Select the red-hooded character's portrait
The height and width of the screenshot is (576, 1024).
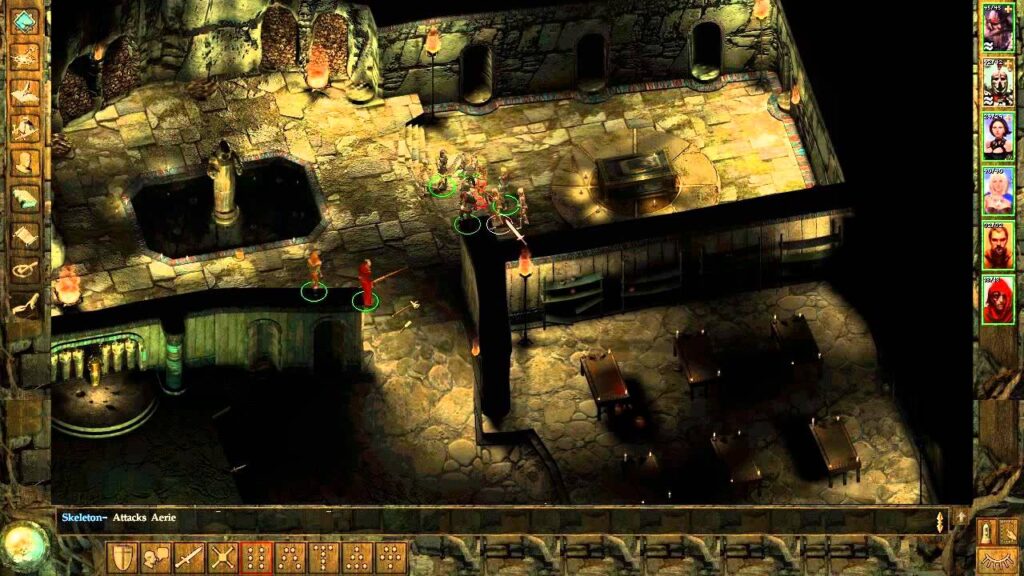(997, 298)
